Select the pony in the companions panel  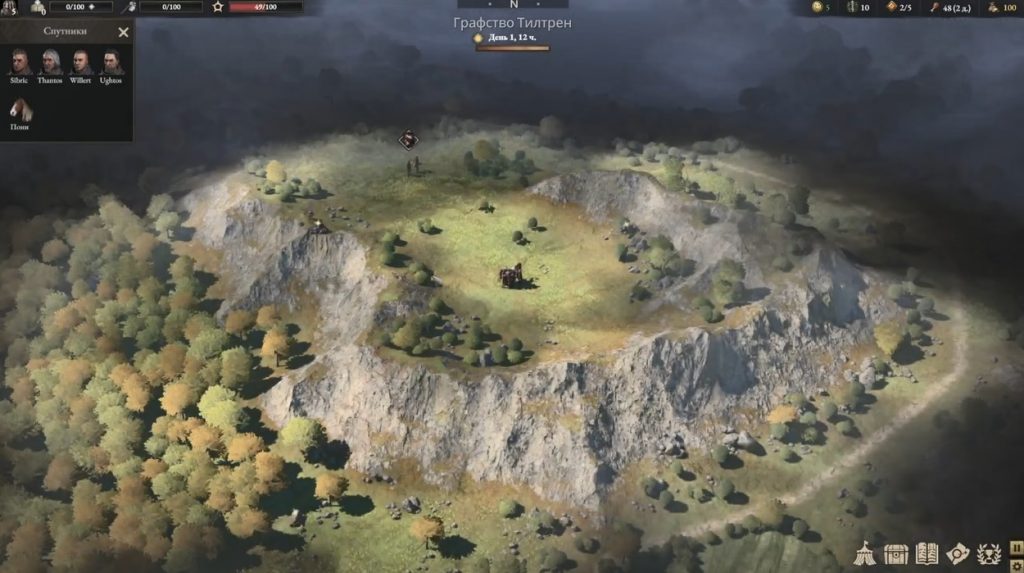pos(19,111)
